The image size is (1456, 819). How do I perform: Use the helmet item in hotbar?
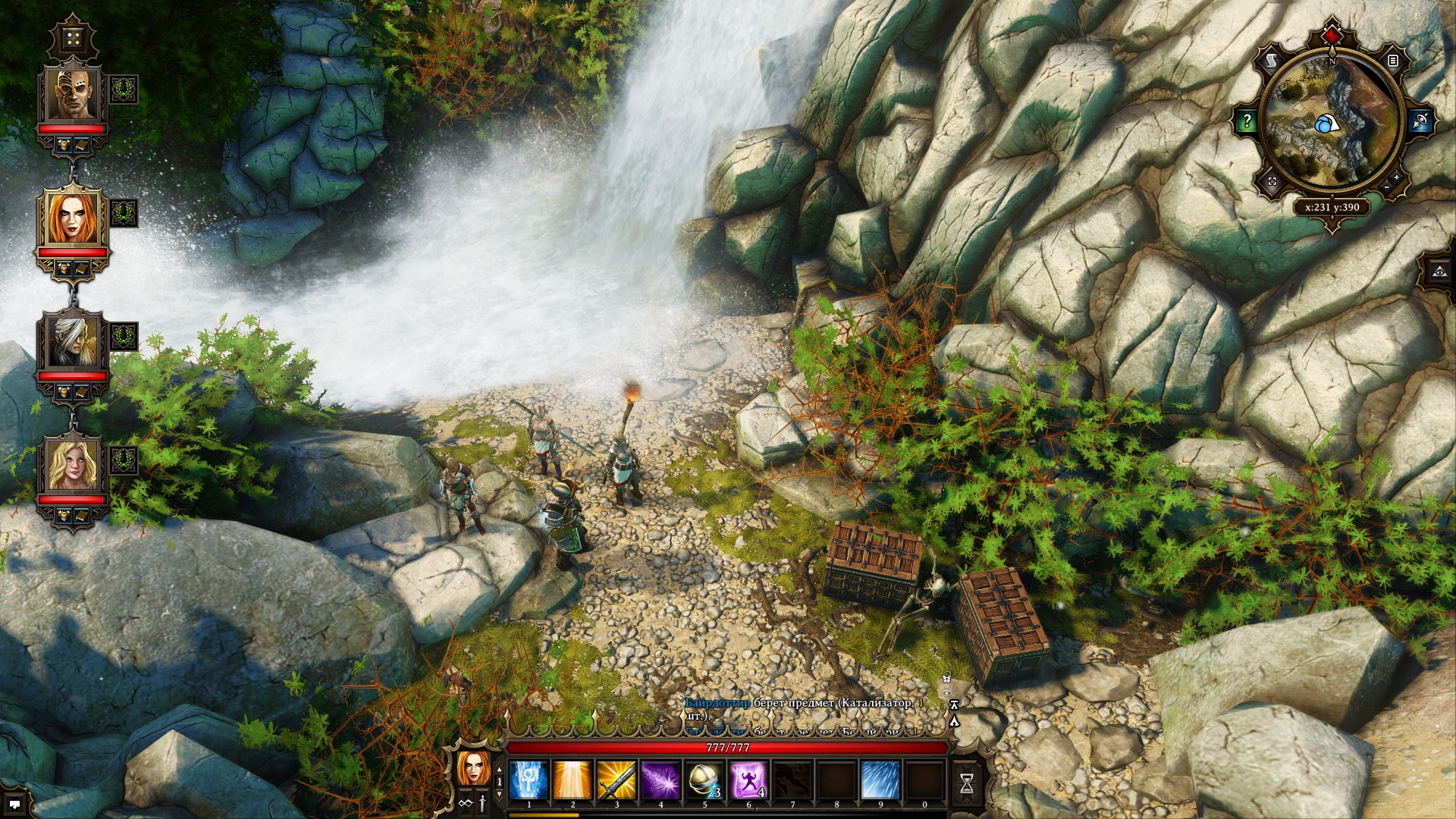pos(704,780)
